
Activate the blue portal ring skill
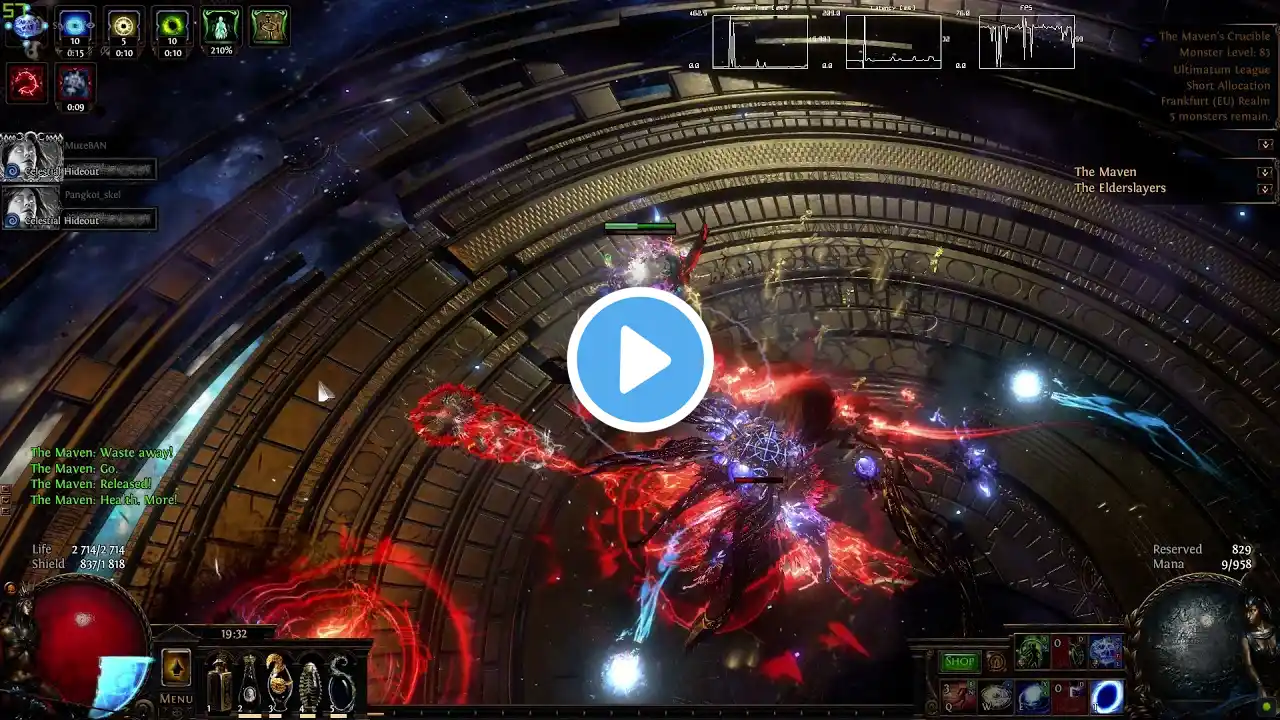coord(1106,696)
